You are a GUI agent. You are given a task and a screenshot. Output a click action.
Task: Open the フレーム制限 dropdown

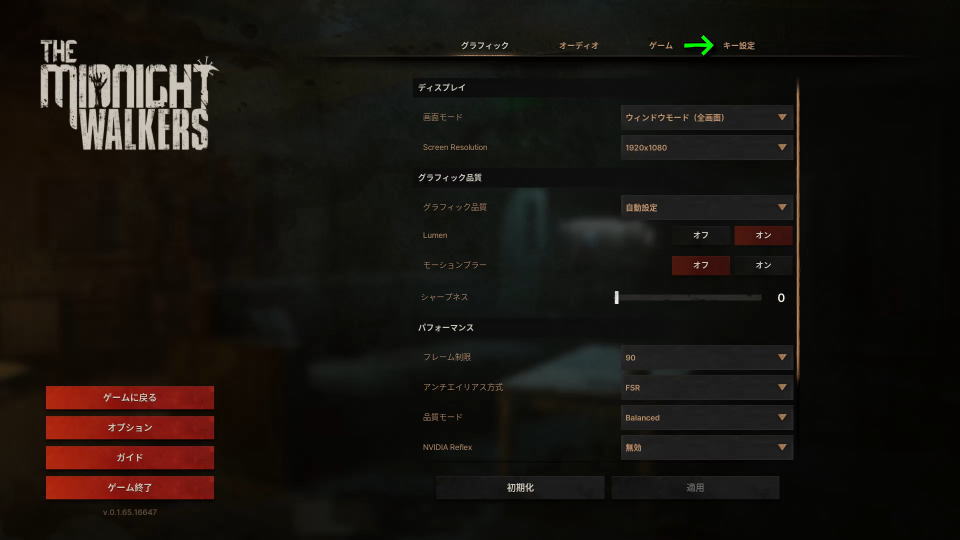coord(706,357)
